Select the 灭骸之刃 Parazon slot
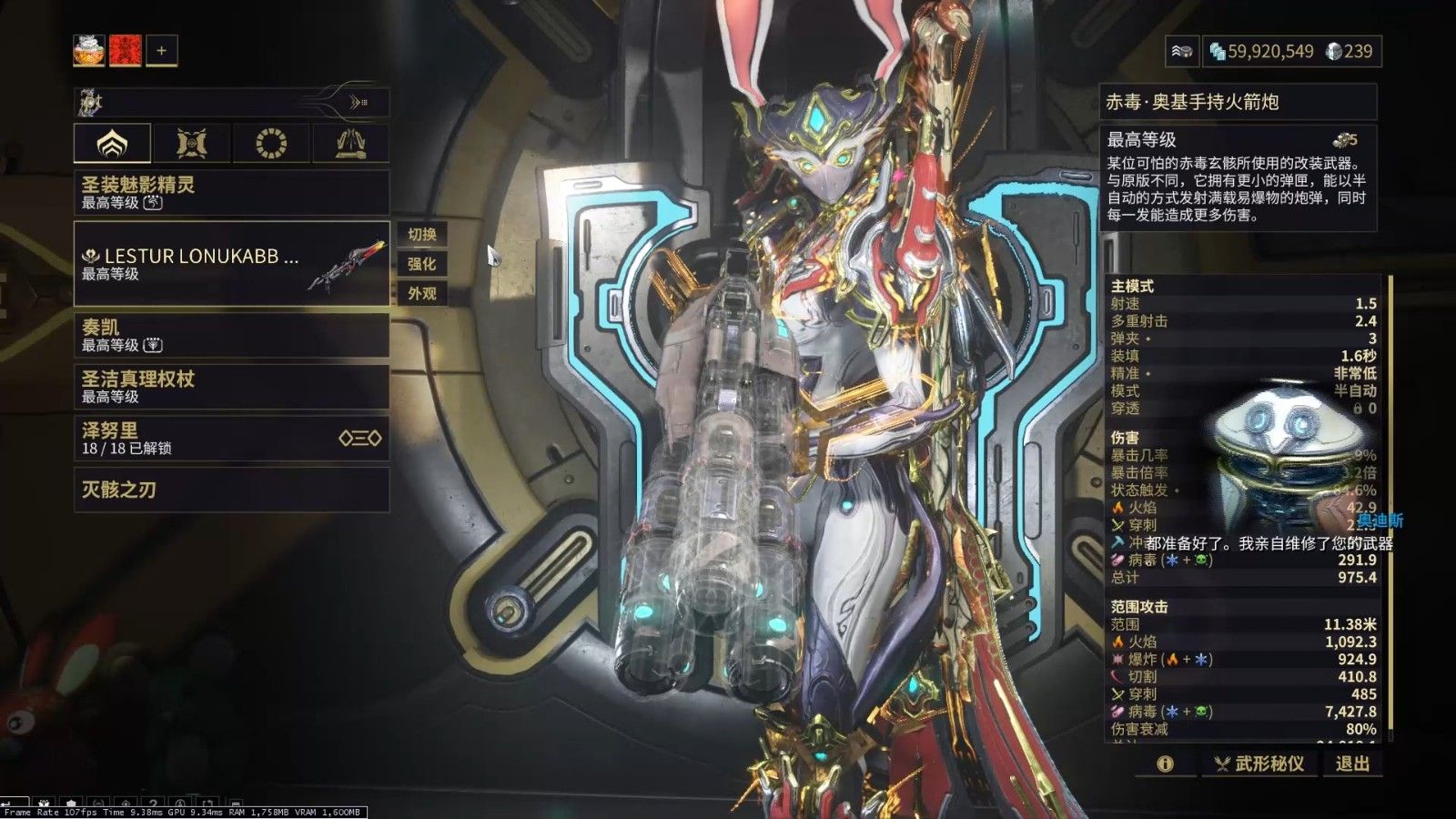 tap(231, 490)
